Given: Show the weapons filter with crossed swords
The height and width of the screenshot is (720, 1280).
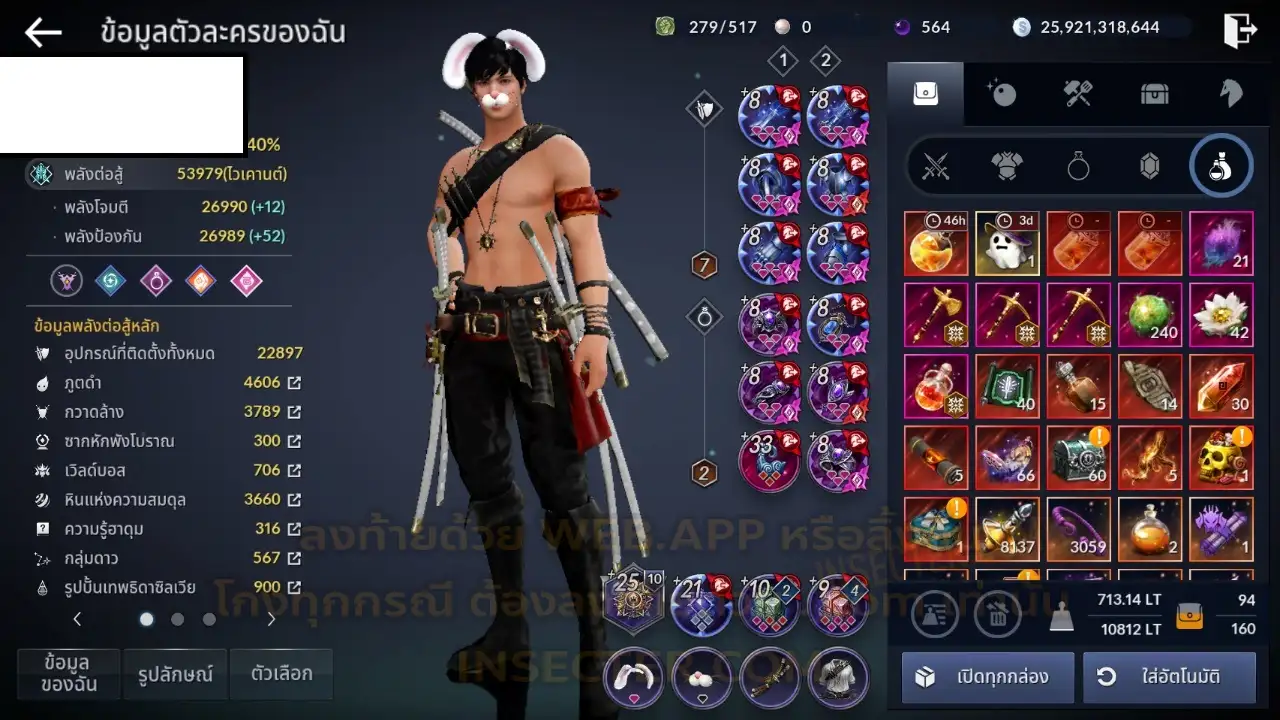Looking at the screenshot, I should pyautogui.click(x=936, y=166).
